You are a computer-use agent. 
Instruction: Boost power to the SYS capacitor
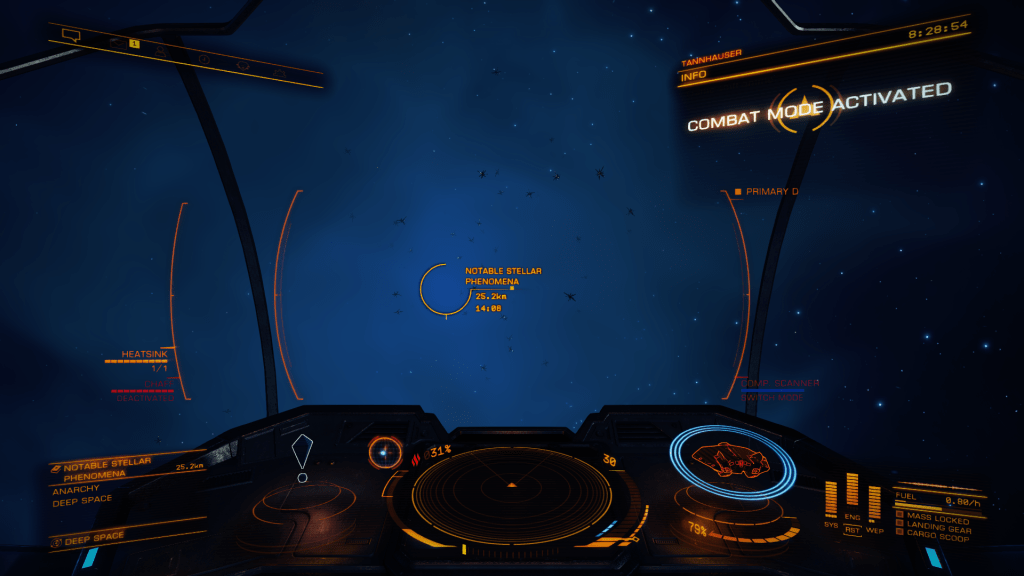pyautogui.click(x=830, y=498)
